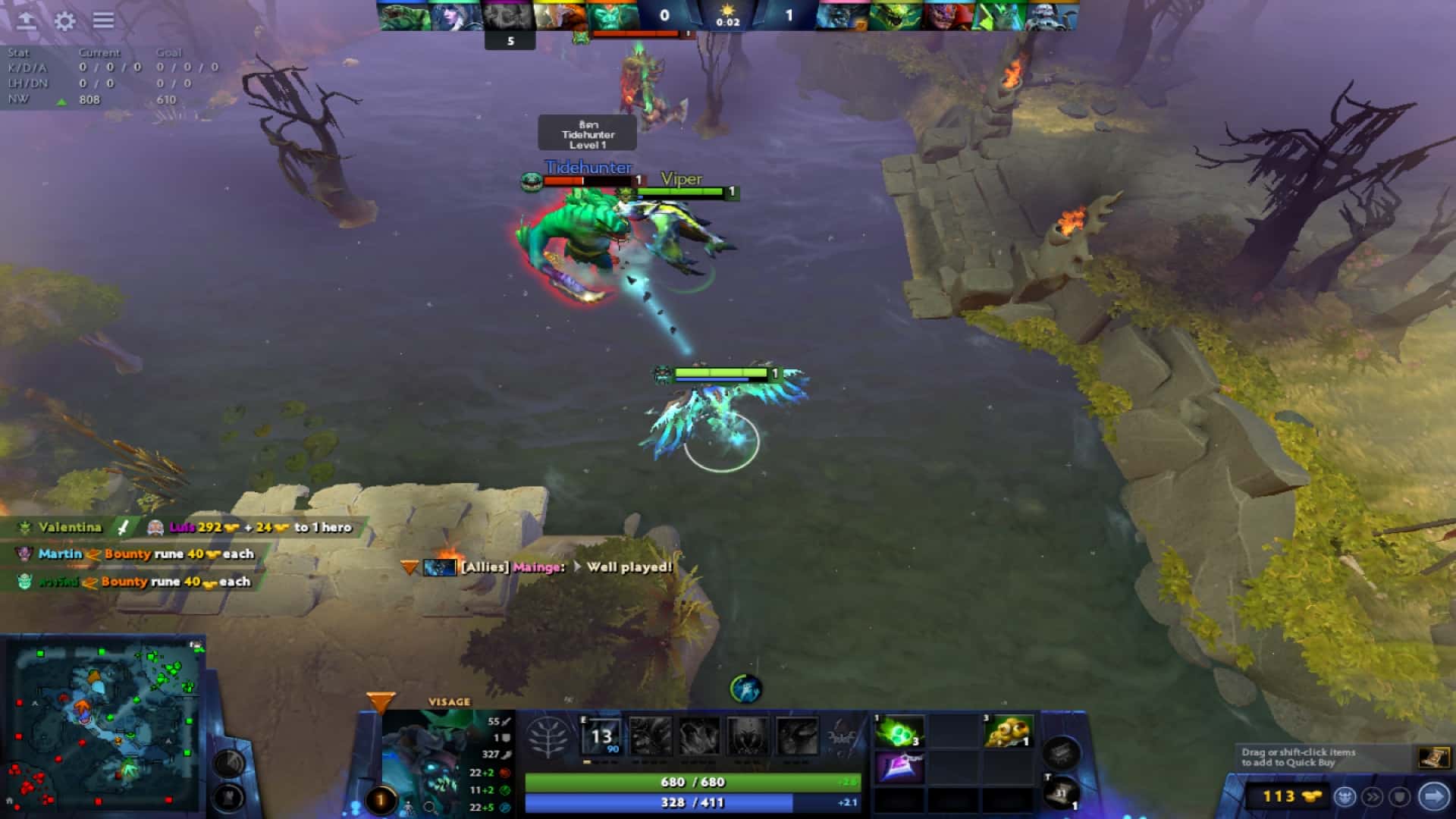Click the gold count showing 113
1456x819 pixels.
(1280, 795)
